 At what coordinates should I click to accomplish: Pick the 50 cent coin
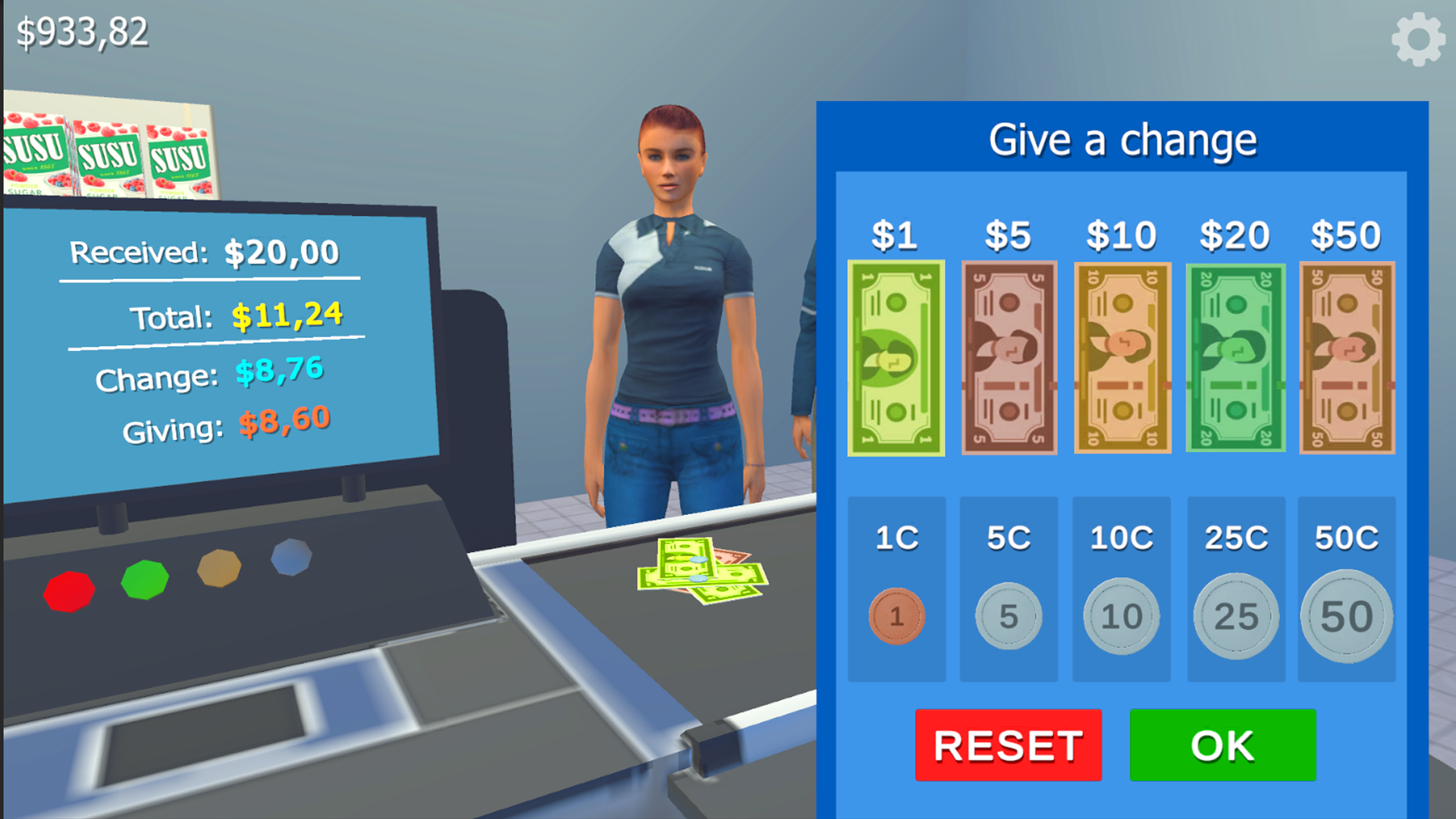click(1347, 616)
